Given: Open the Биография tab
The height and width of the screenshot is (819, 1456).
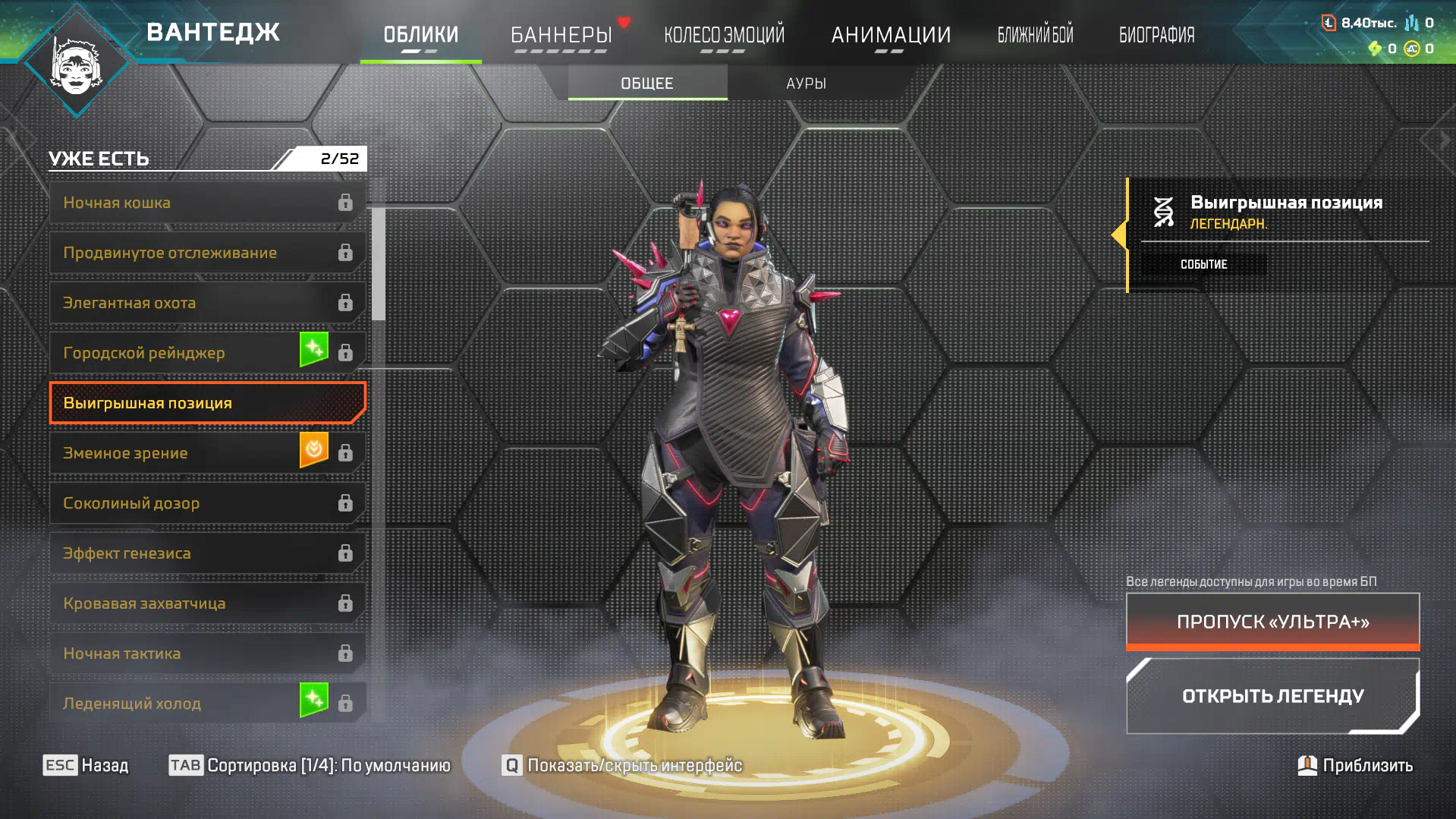Looking at the screenshot, I should click(1156, 35).
